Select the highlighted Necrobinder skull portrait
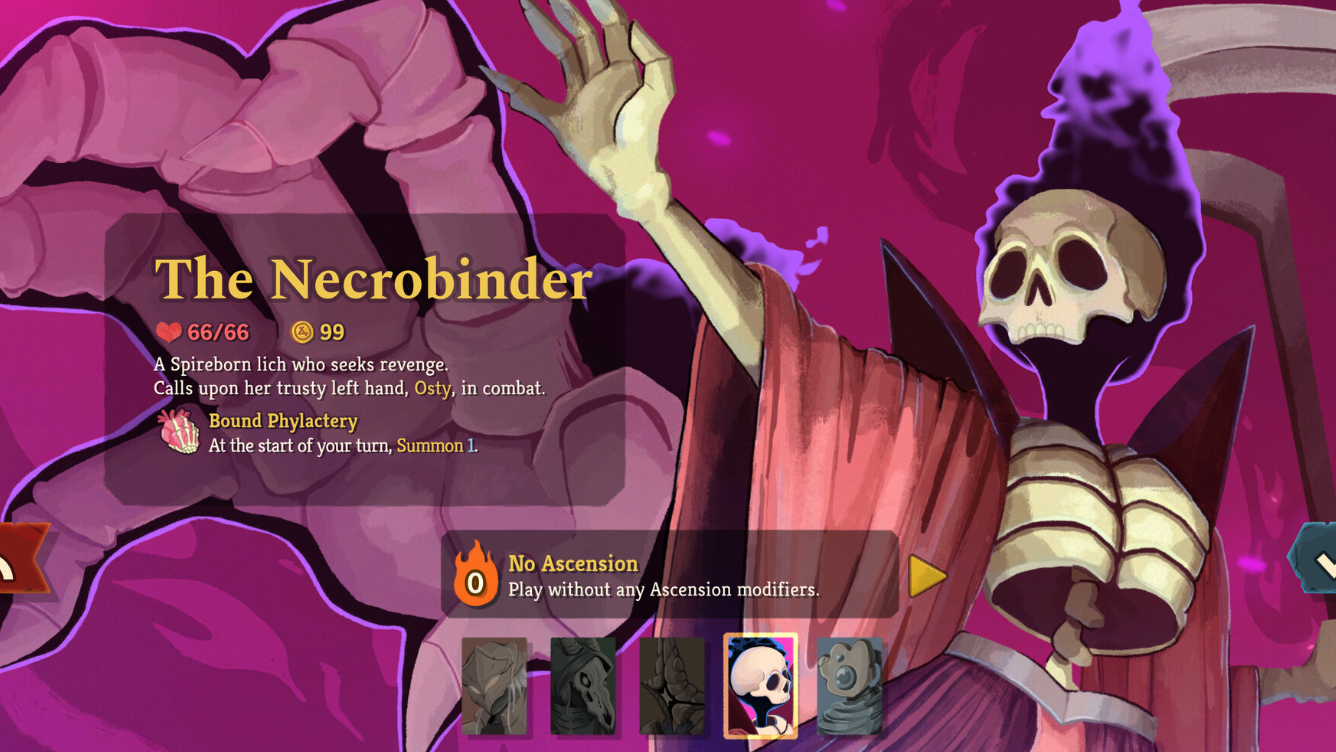The width and height of the screenshot is (1336, 752). click(x=760, y=686)
